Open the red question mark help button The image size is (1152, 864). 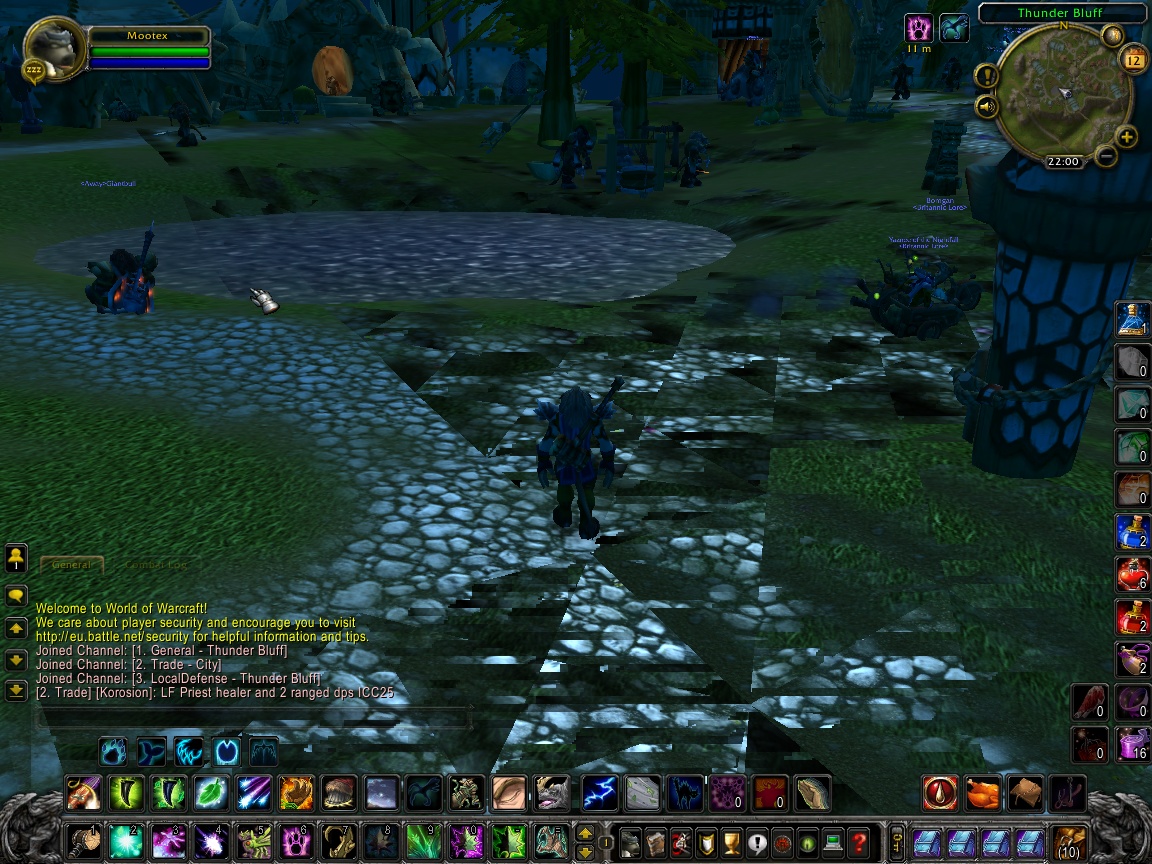tap(858, 840)
